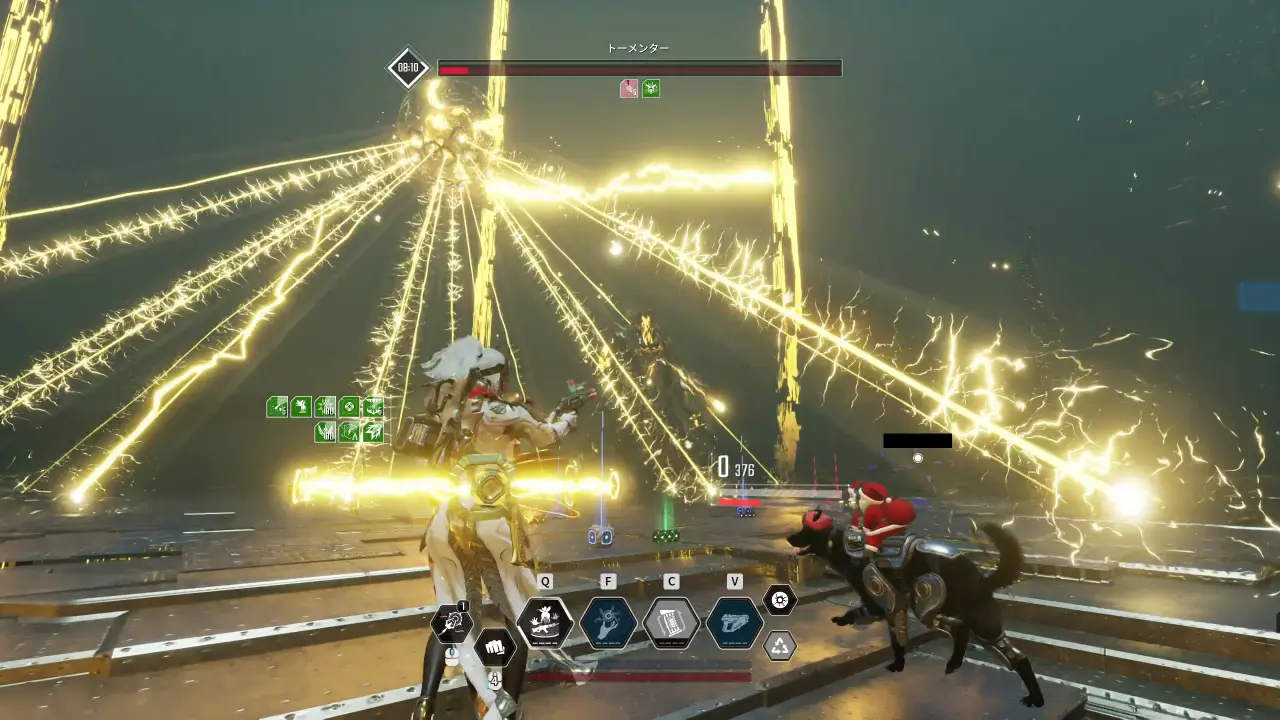Select the fist melee attack icon
This screenshot has height=720, width=1280.
[494, 647]
